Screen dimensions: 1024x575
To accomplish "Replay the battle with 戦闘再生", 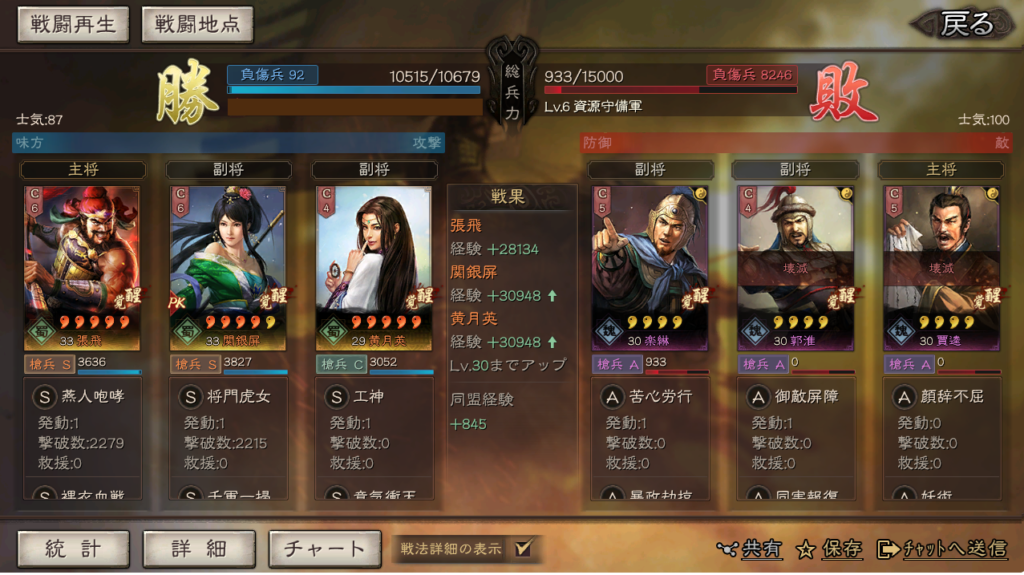I will (73, 25).
